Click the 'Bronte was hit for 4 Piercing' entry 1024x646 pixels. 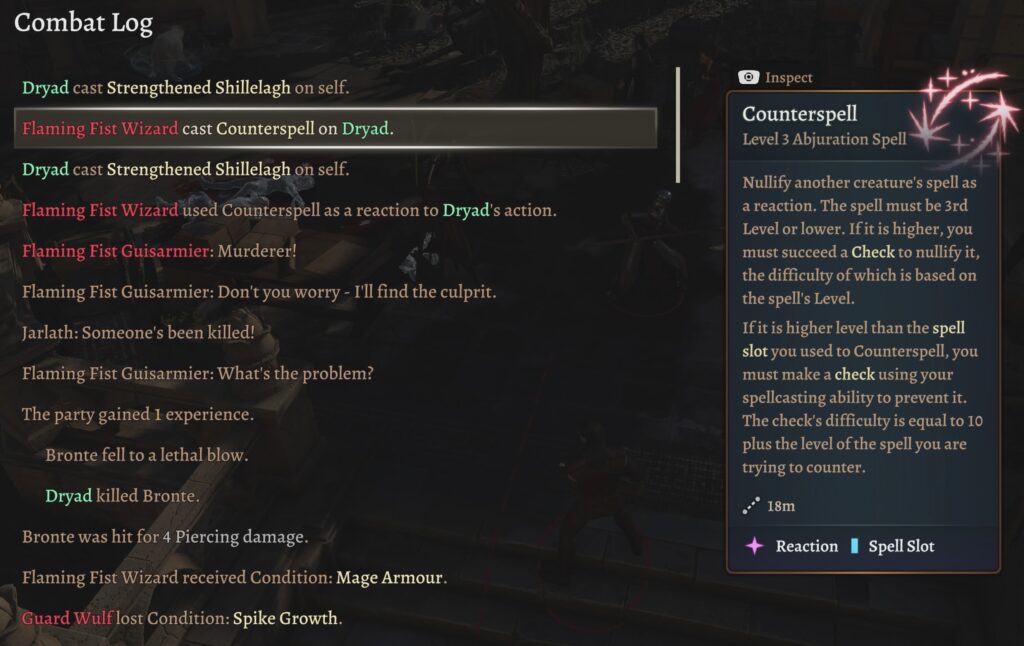[x=165, y=537]
